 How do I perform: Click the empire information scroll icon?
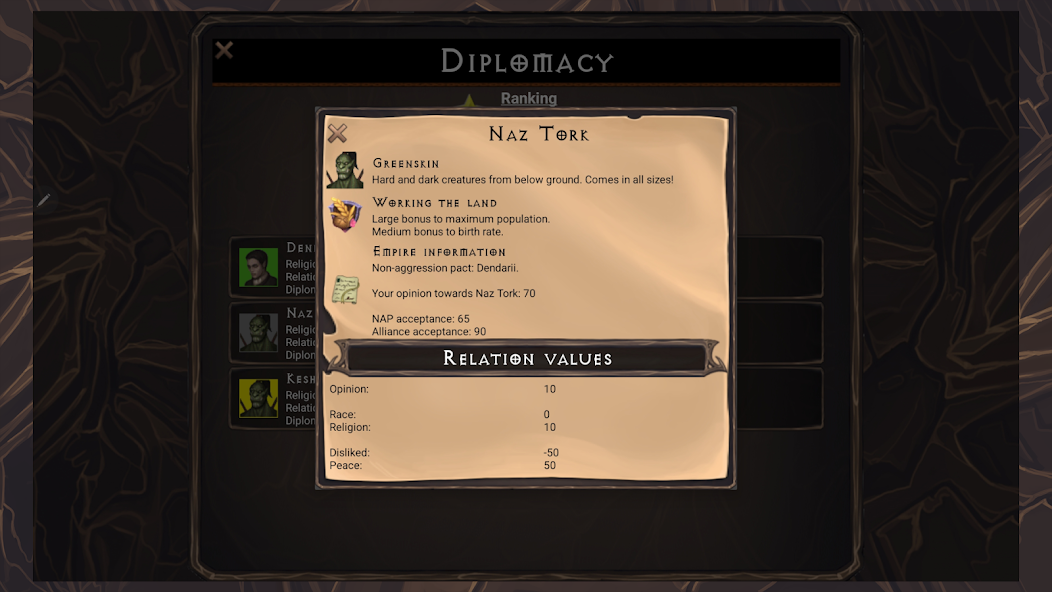pos(345,290)
